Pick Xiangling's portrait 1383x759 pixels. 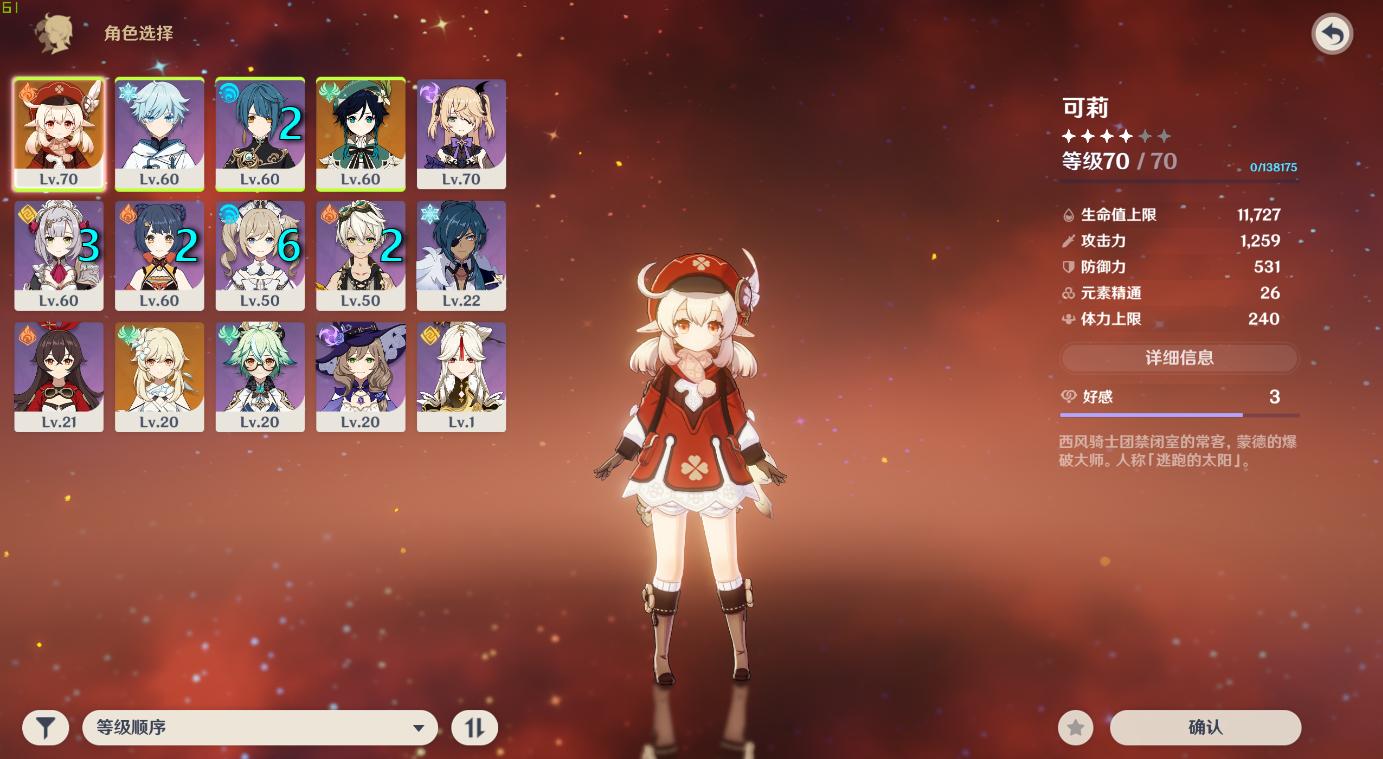point(159,255)
